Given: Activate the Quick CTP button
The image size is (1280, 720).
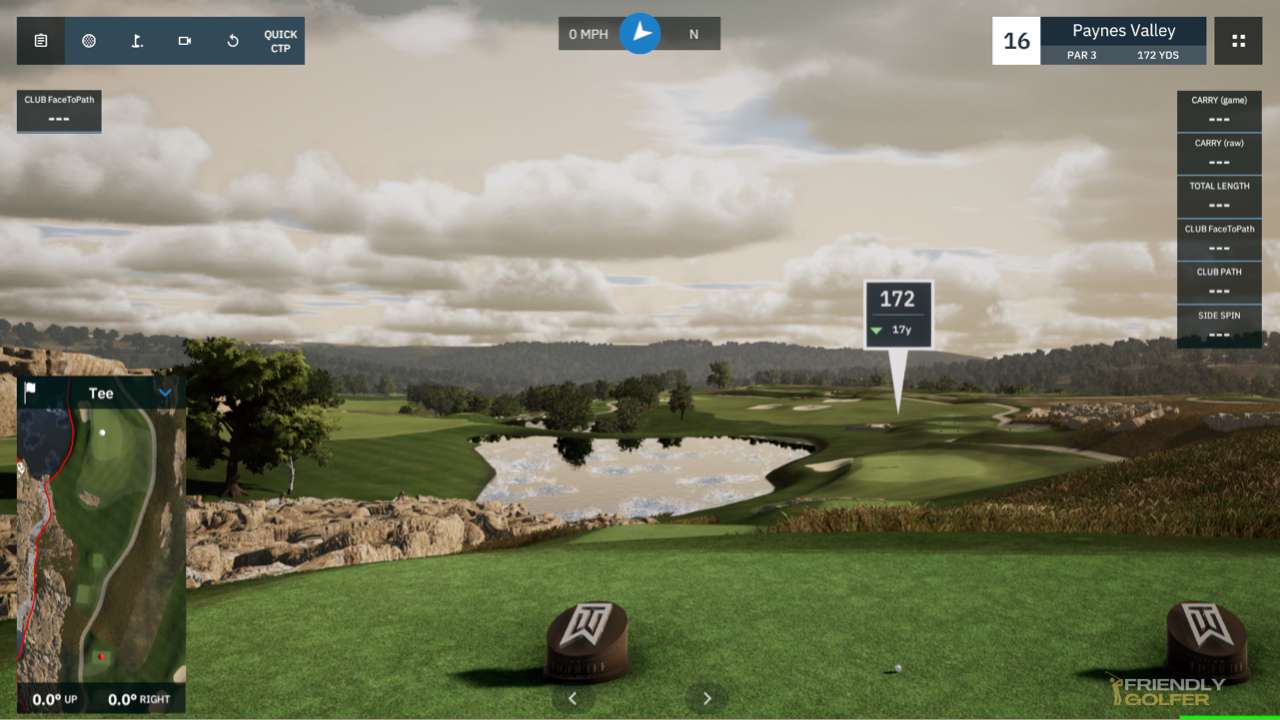Looking at the screenshot, I should 280,41.
